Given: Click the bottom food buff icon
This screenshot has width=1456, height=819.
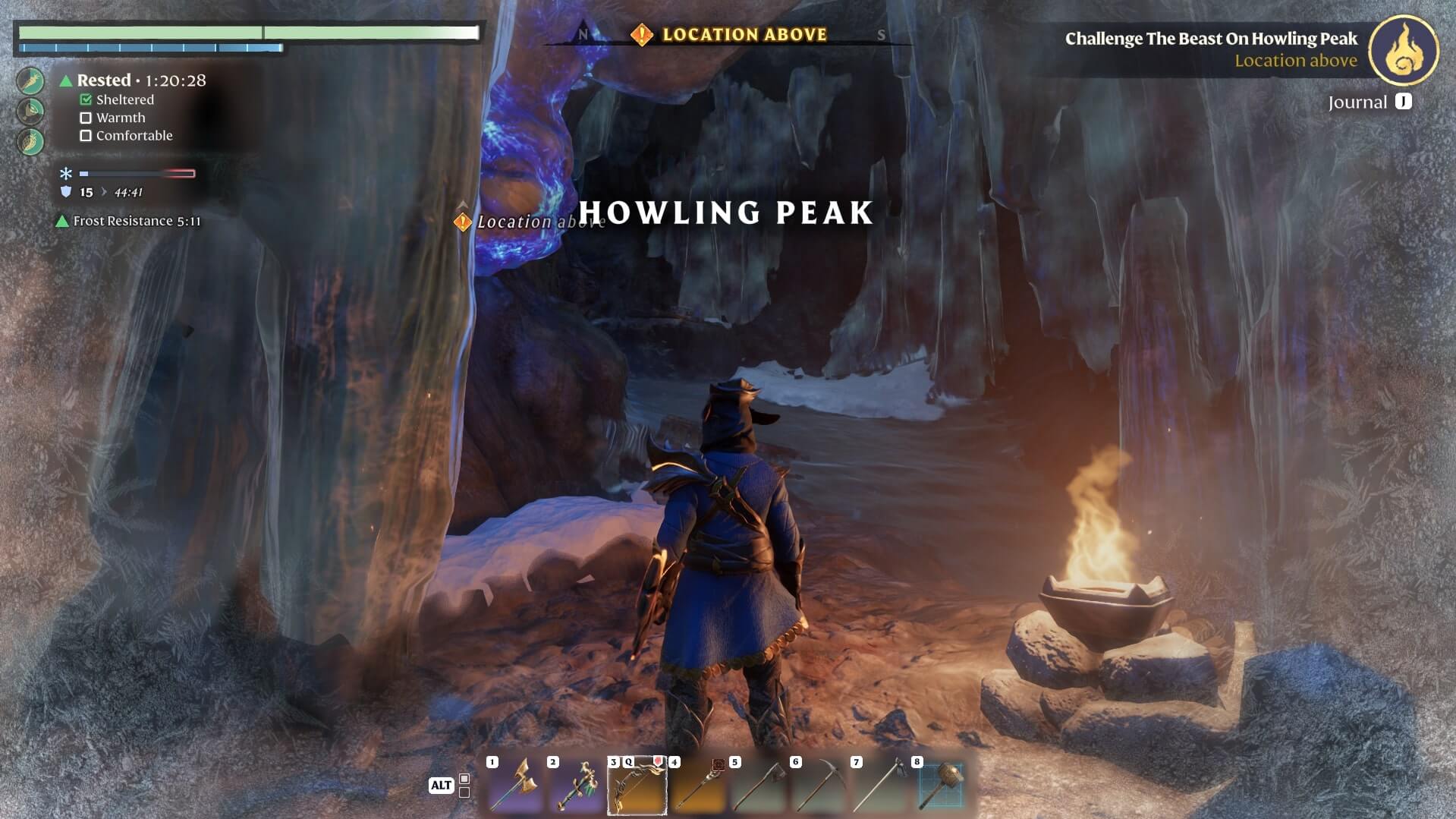Looking at the screenshot, I should coord(31,142).
